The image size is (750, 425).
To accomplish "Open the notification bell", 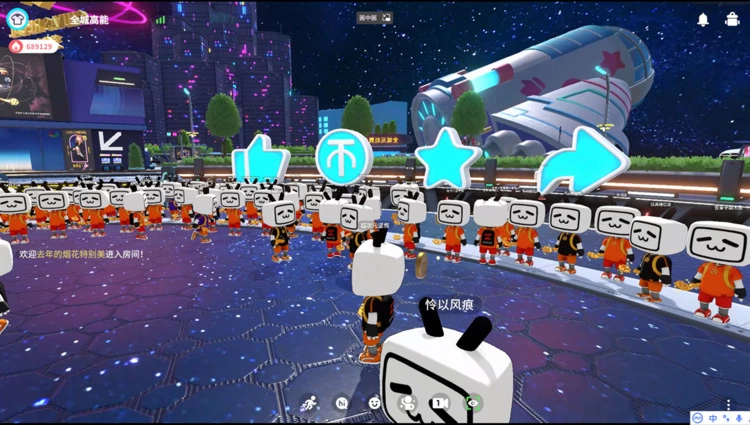I will [x=703, y=19].
